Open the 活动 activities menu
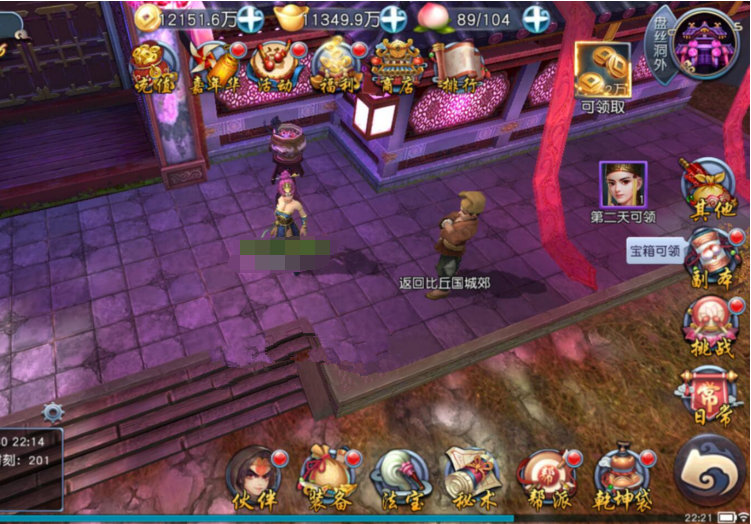The image size is (751, 524). [x=273, y=66]
